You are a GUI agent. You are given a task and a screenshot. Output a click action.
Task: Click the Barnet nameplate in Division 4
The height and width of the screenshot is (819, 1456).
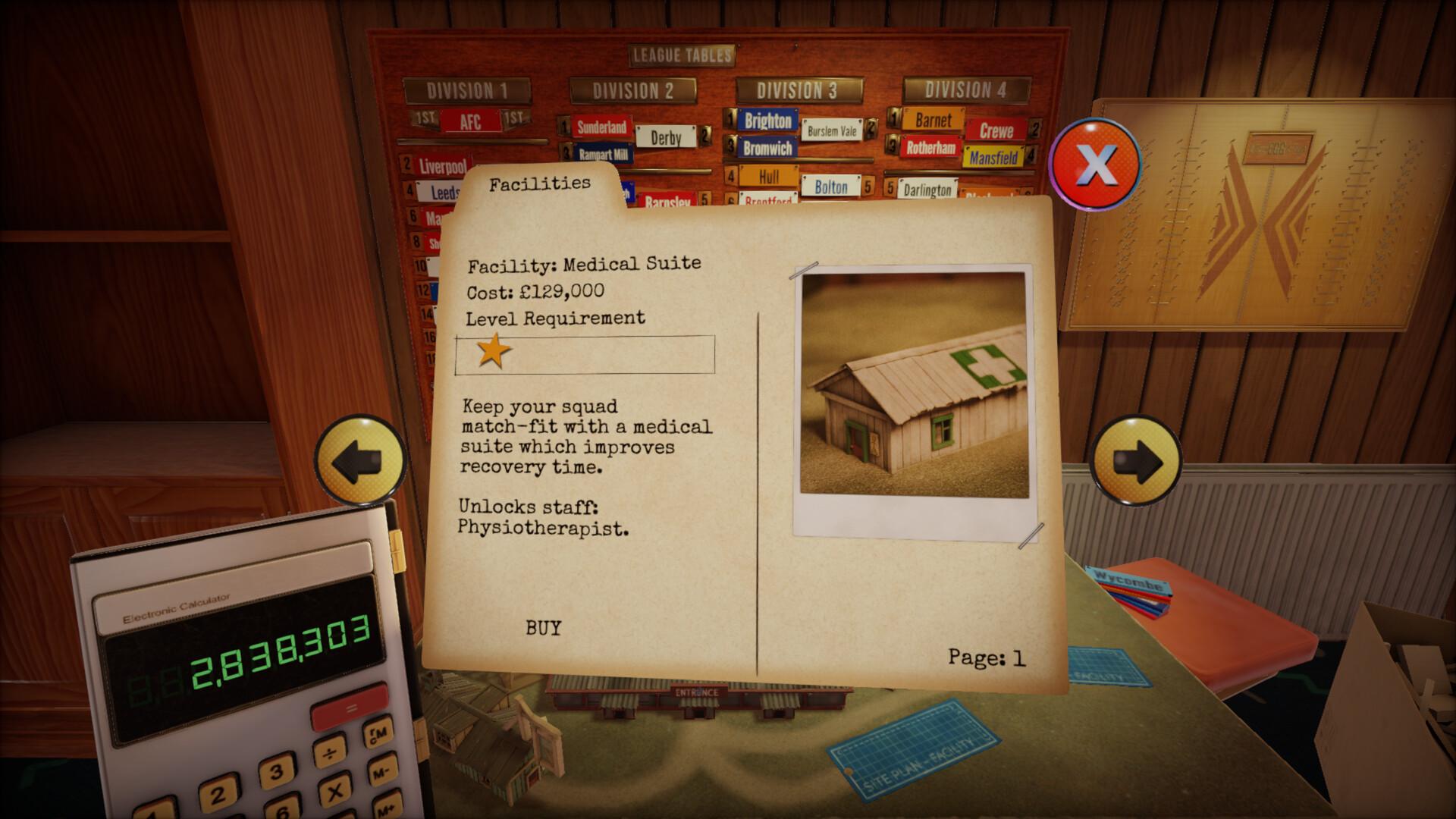tap(935, 119)
